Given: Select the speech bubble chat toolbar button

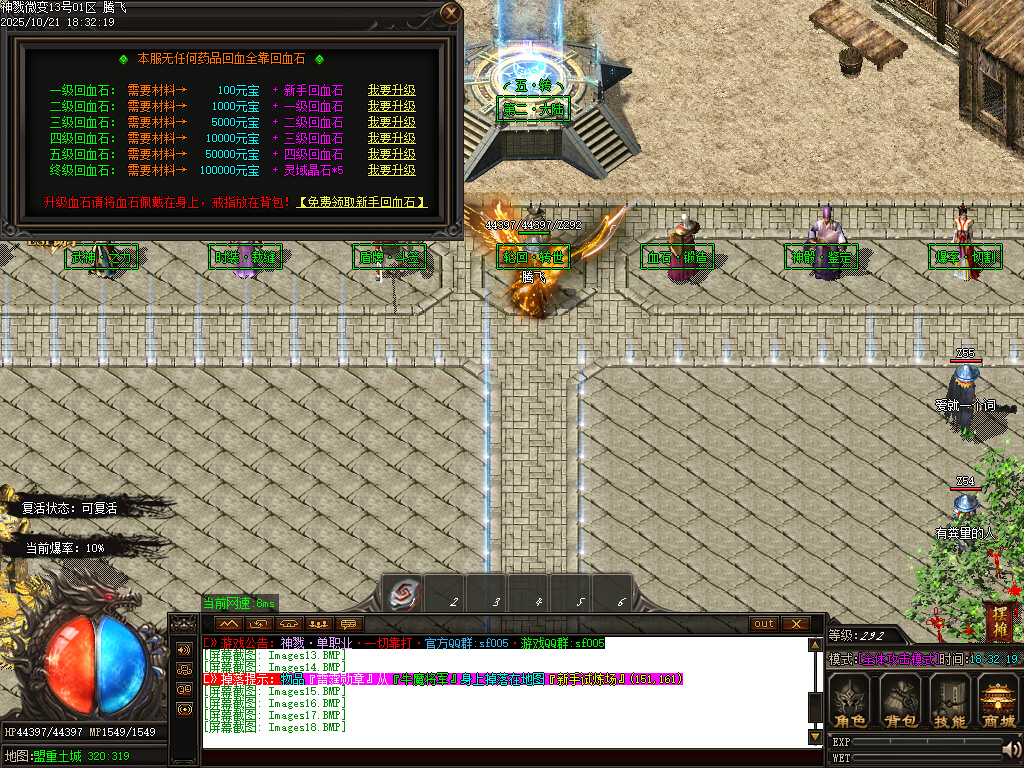Looking at the screenshot, I should click(x=349, y=624).
